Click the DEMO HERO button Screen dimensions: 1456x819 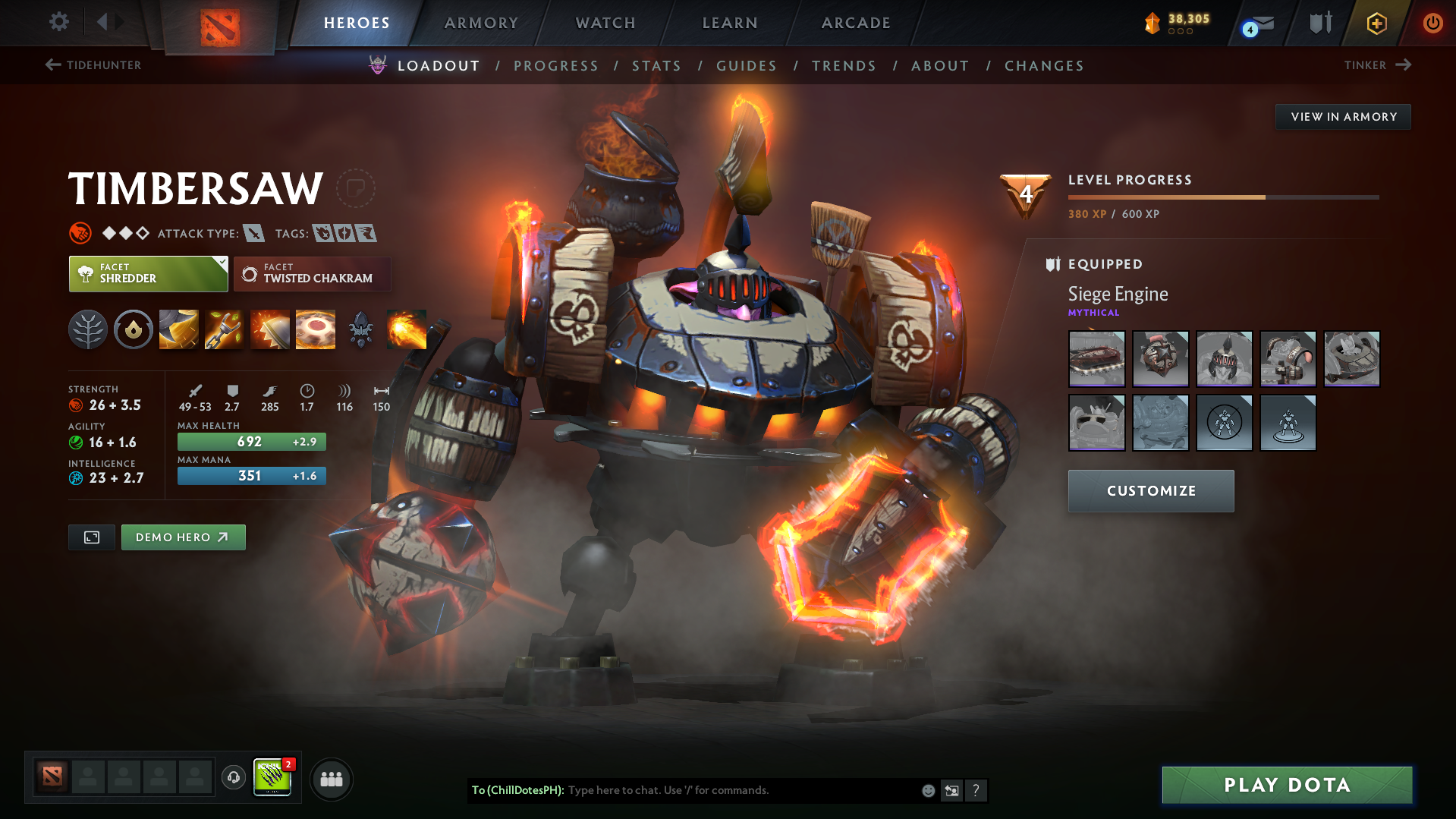coord(183,537)
